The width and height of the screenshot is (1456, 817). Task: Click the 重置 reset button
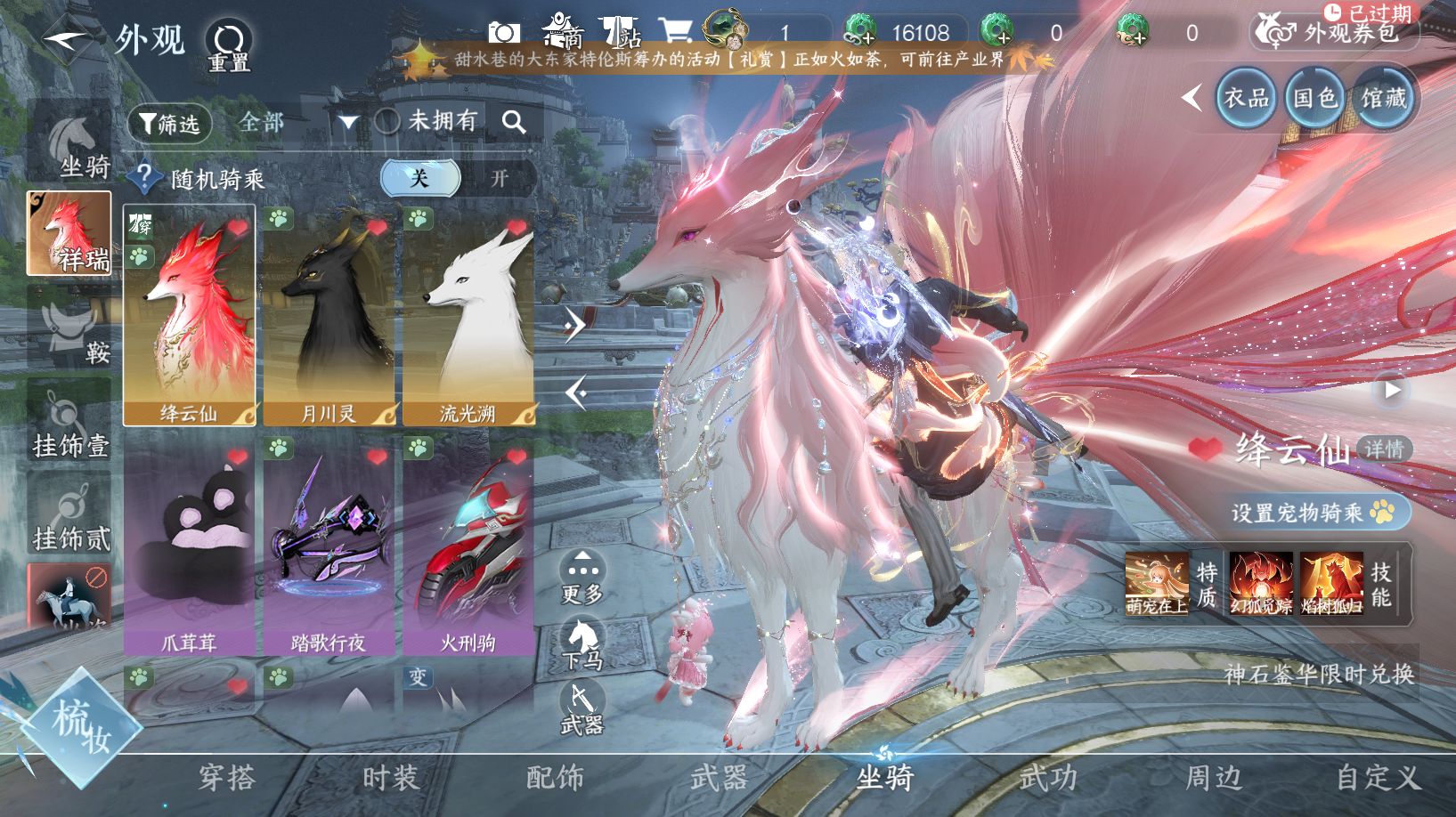229,45
